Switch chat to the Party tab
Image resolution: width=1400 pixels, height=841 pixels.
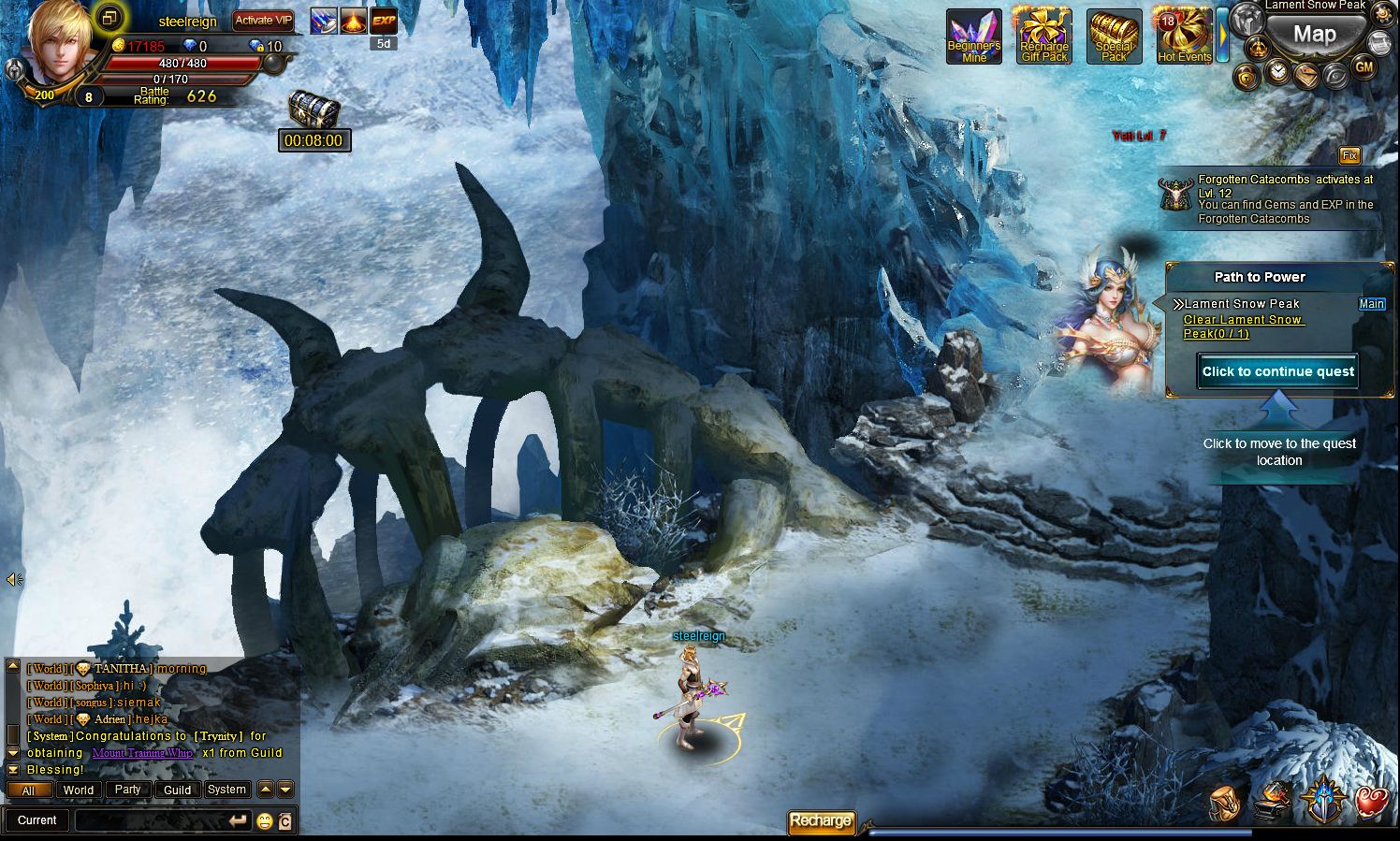point(127,790)
